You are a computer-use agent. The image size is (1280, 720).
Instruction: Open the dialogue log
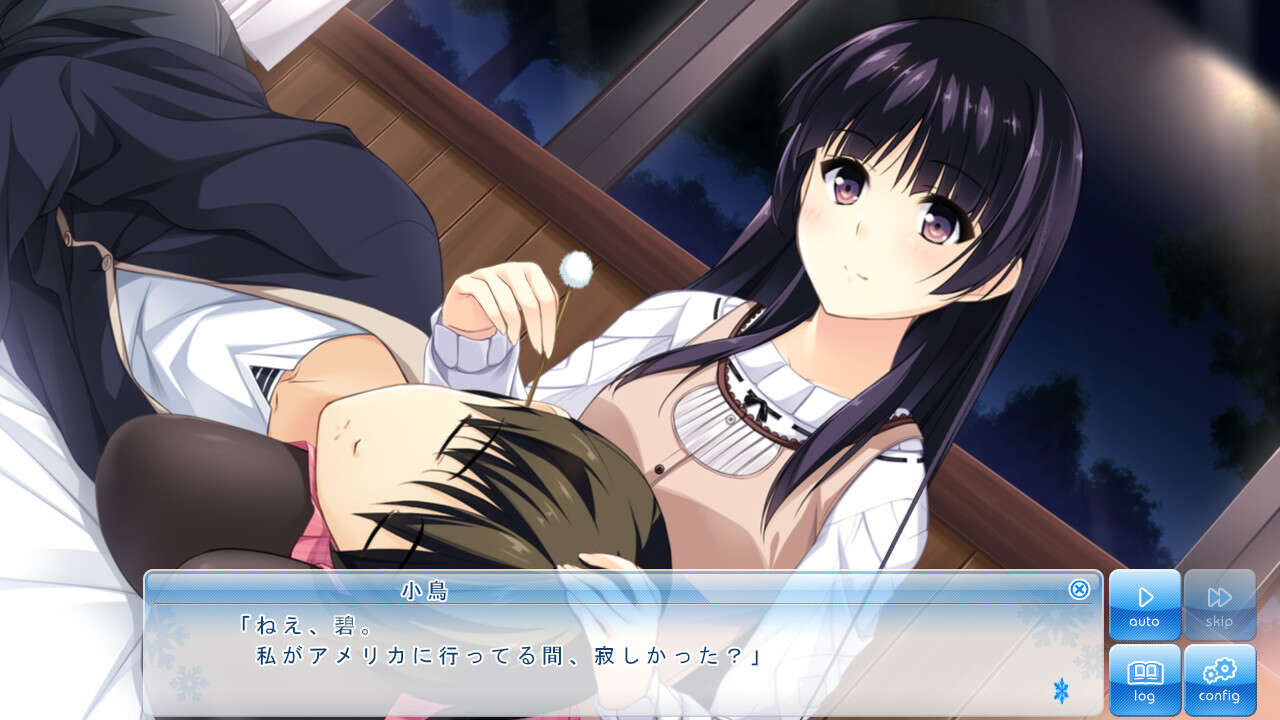1144,679
